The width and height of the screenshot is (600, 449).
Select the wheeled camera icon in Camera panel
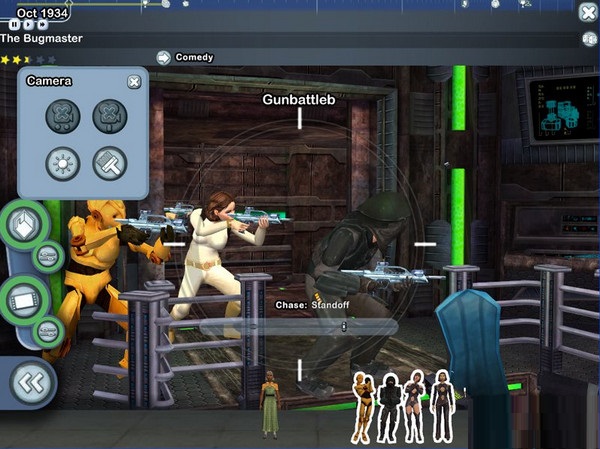[x=63, y=116]
